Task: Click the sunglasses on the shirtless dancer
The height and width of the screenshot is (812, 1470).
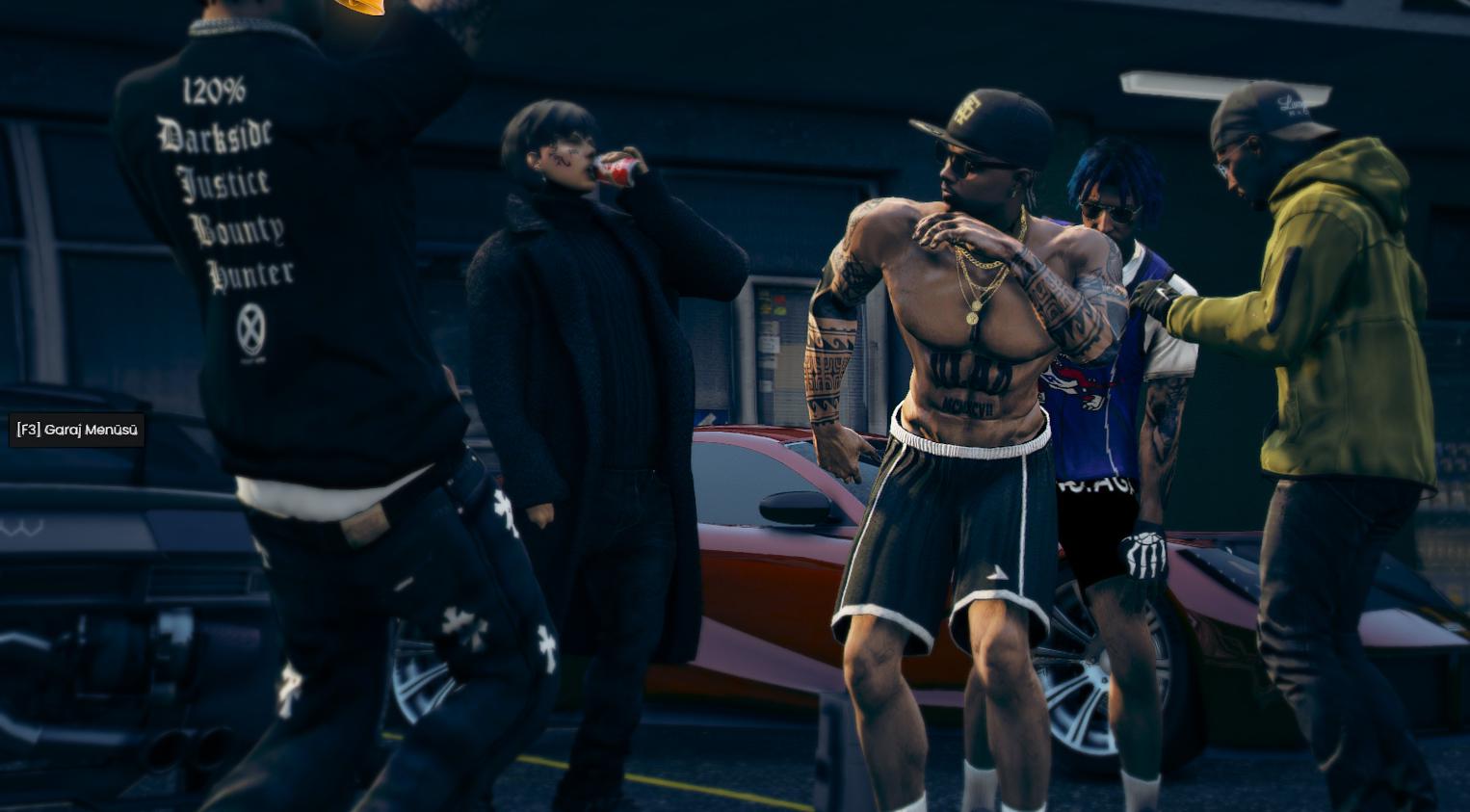Action: click(966, 167)
